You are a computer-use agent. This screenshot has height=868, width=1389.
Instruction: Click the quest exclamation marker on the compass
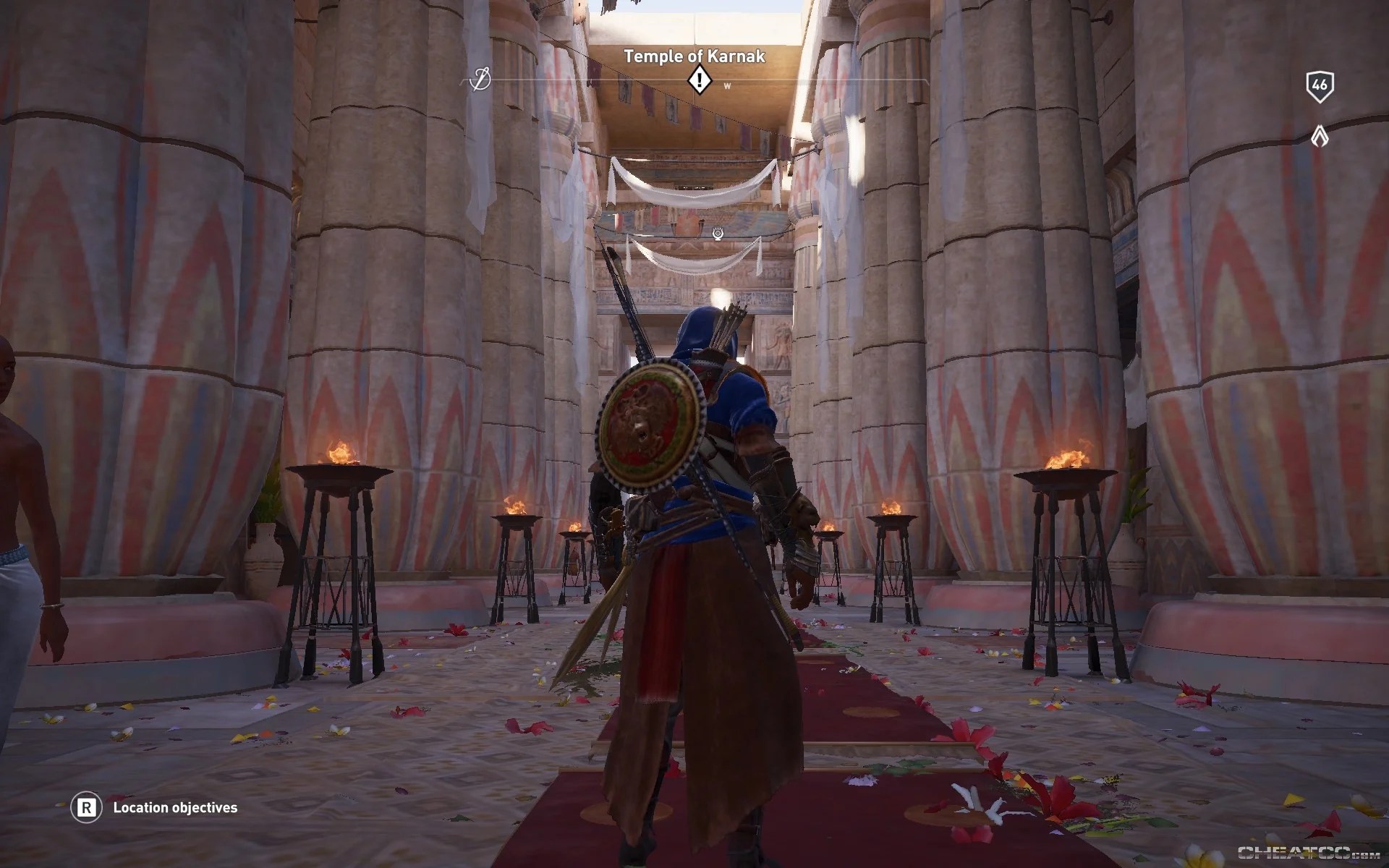[x=699, y=80]
